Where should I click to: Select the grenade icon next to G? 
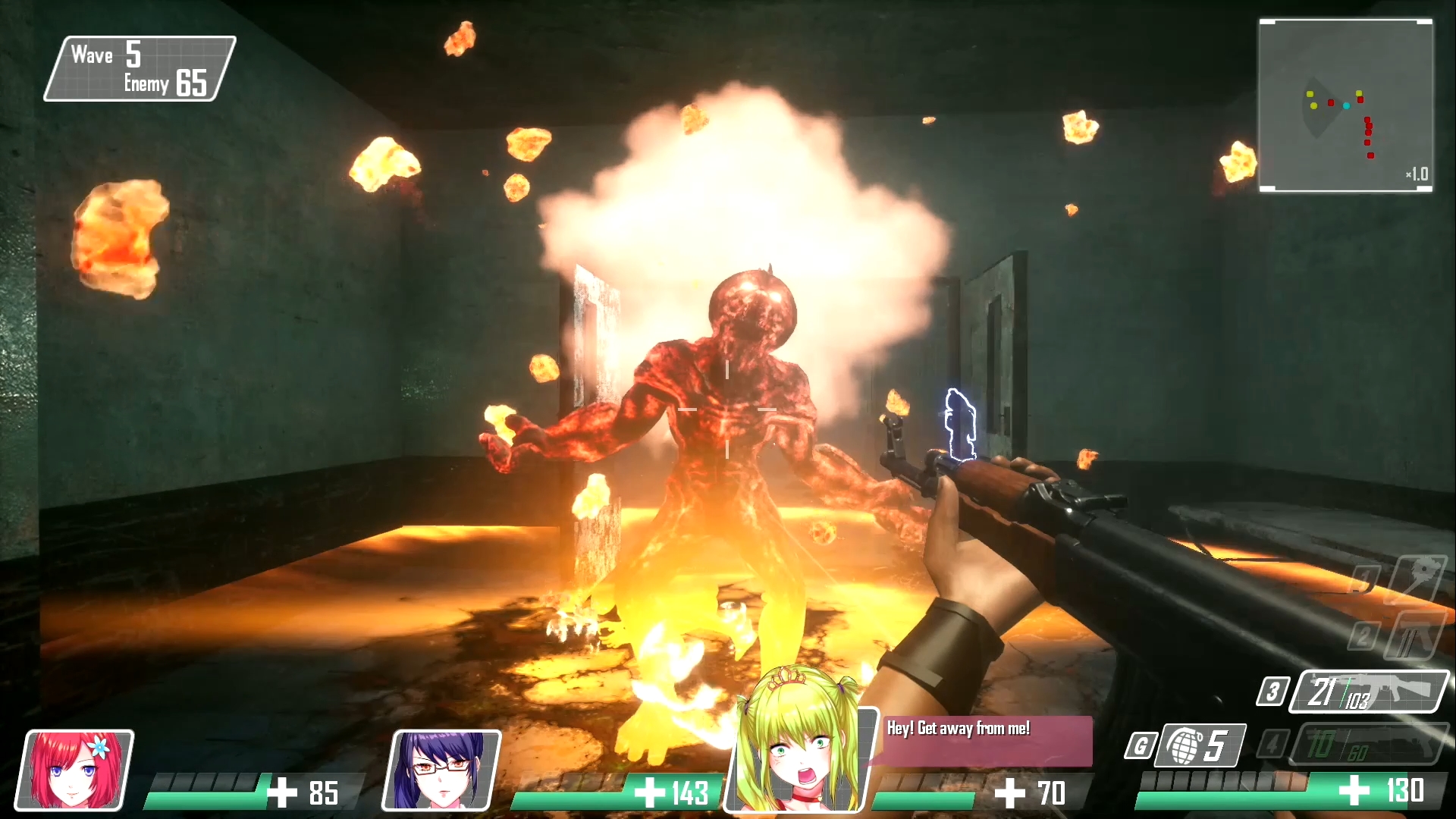point(1185,746)
